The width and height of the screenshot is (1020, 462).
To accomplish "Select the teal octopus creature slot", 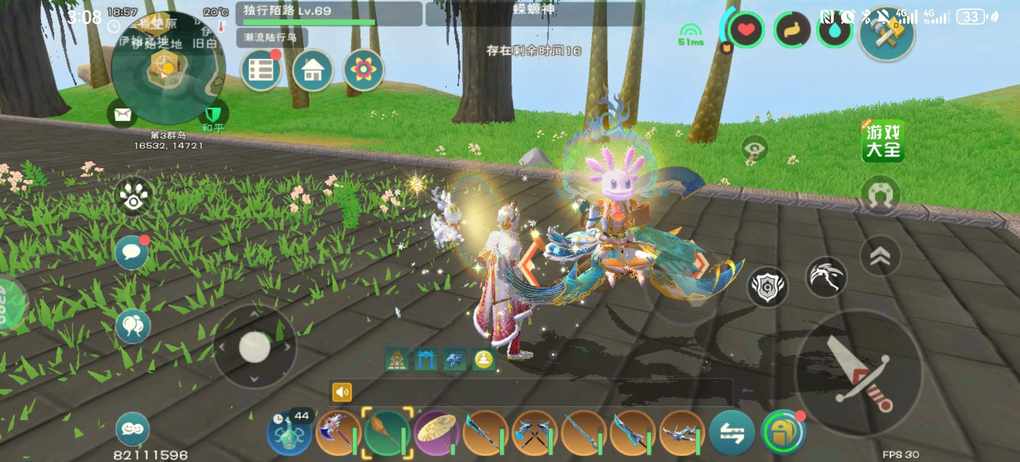I will click(289, 433).
